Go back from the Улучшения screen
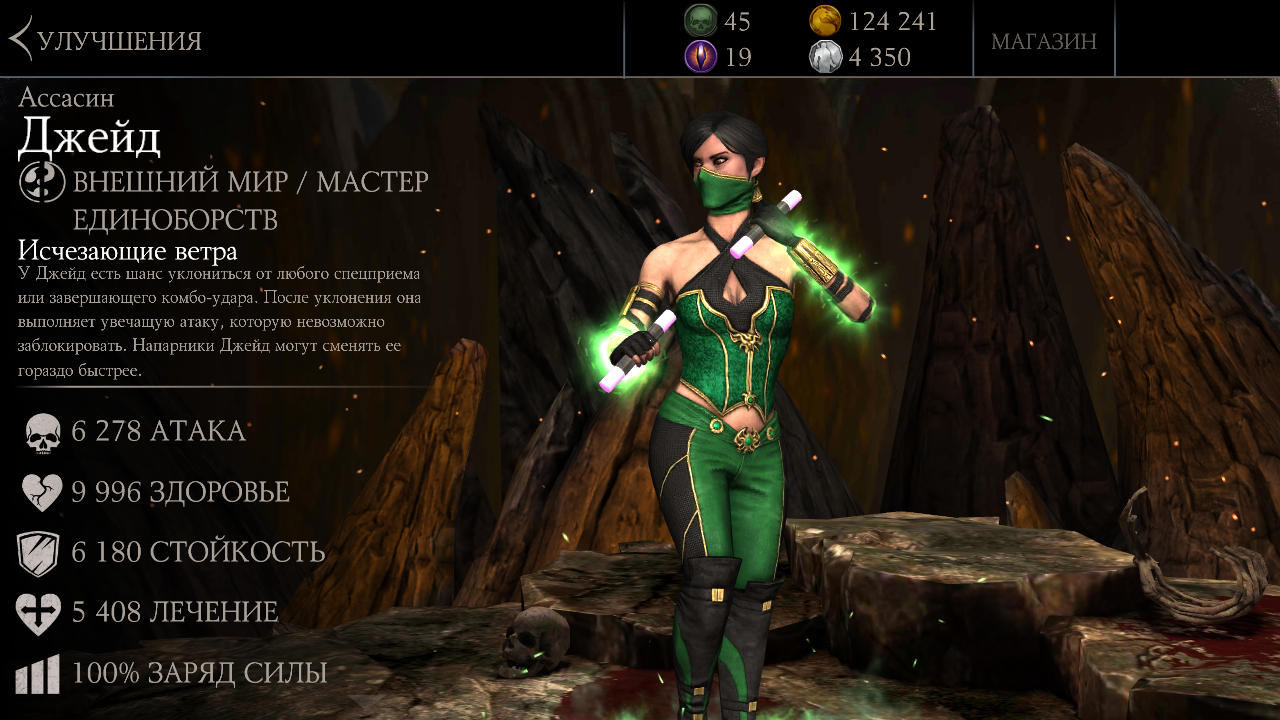 tap(22, 40)
